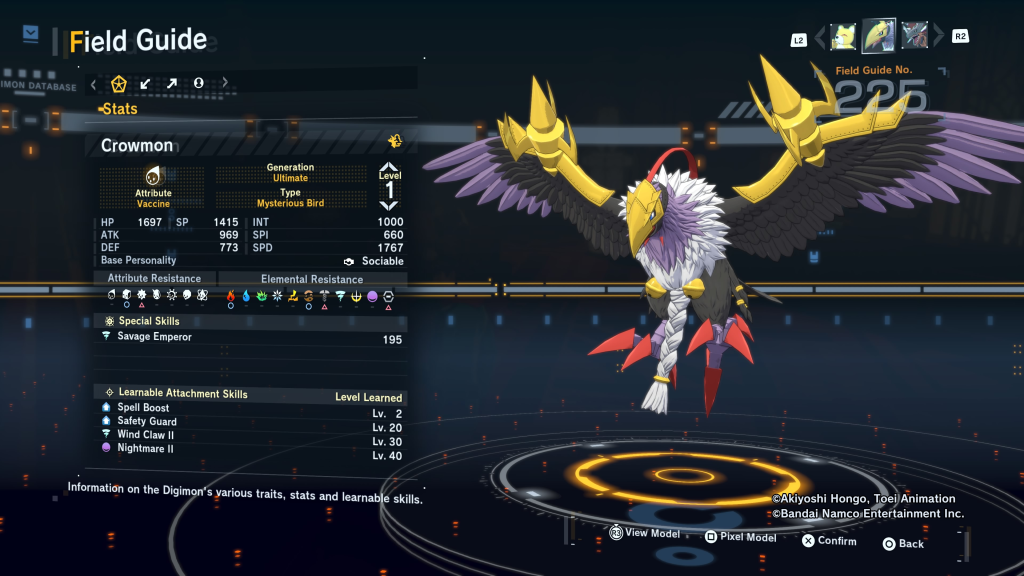
Task: Decrease the level with the down arrow
Action: coord(389,204)
